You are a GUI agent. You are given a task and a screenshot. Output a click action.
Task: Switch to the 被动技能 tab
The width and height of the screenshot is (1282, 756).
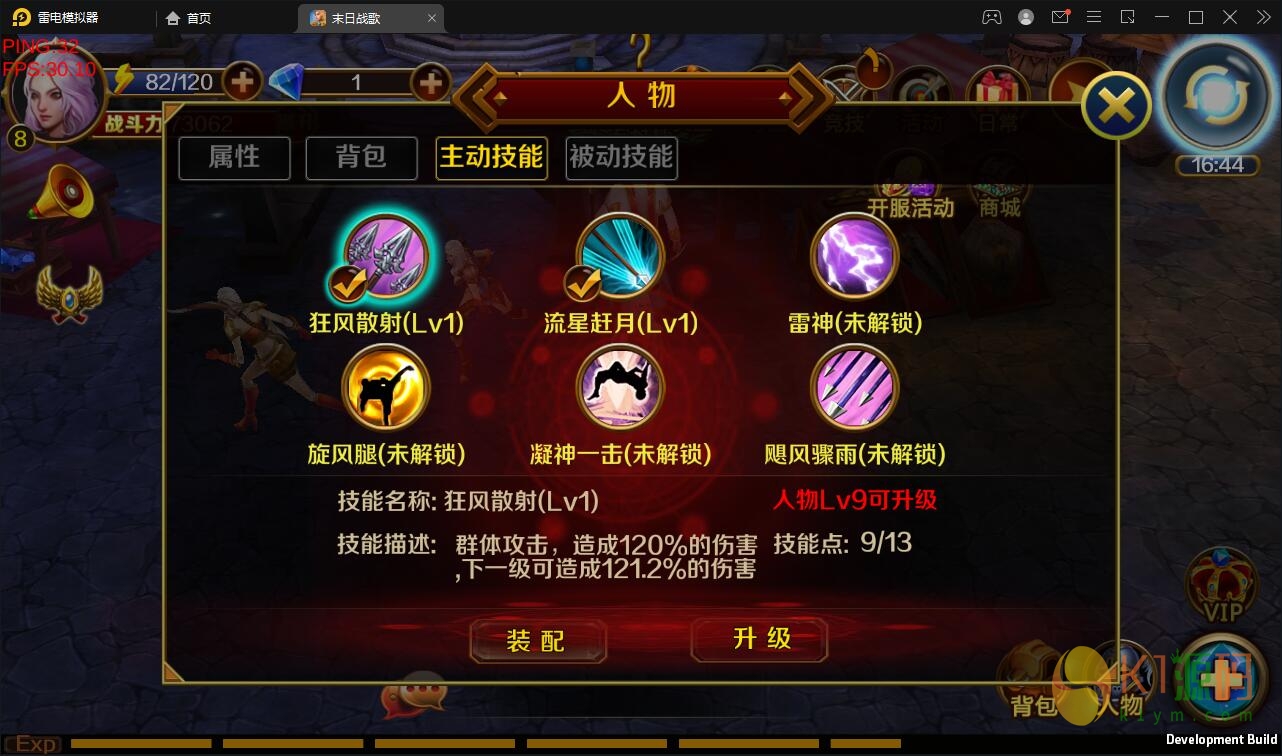pyautogui.click(x=621, y=158)
